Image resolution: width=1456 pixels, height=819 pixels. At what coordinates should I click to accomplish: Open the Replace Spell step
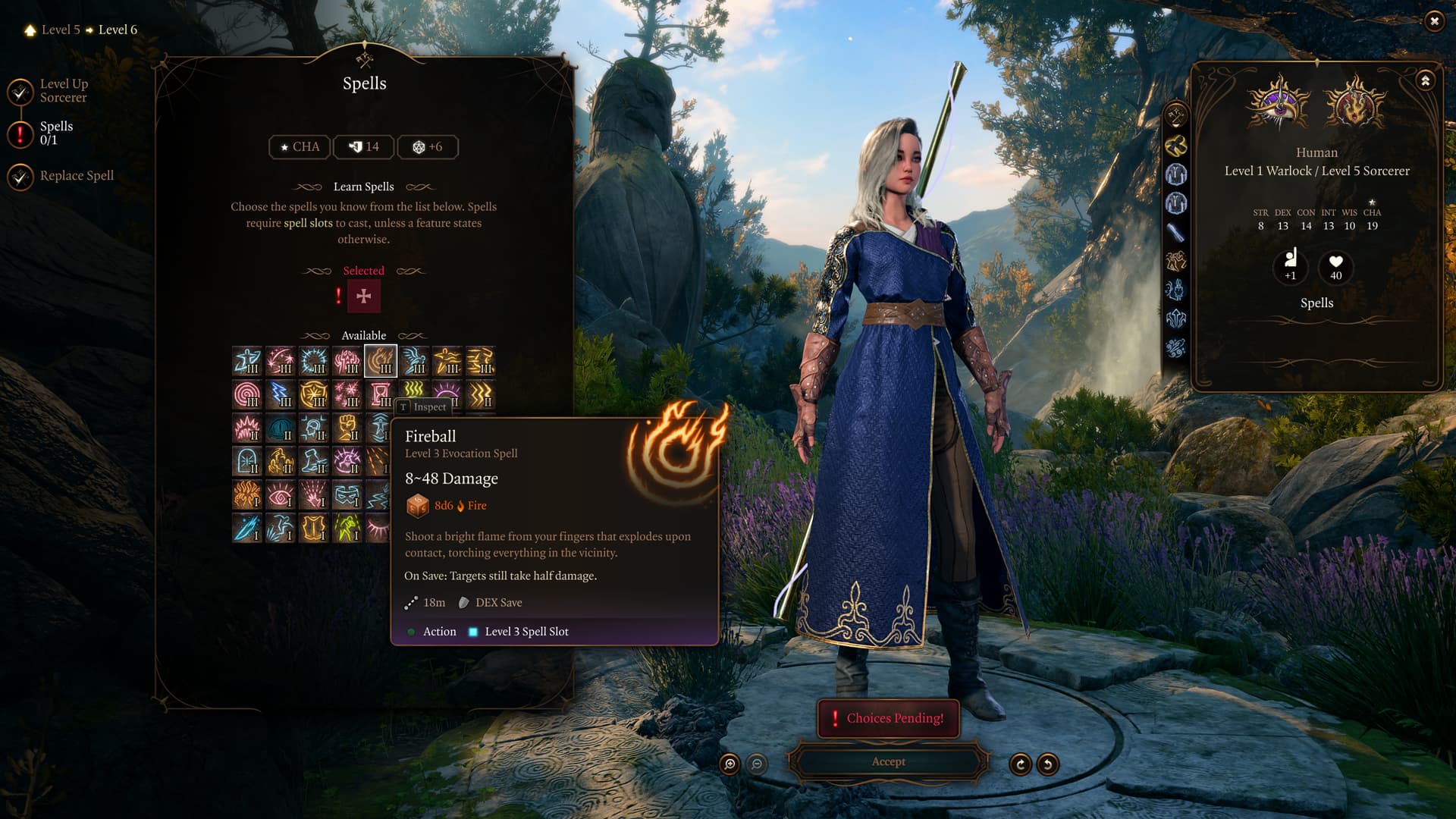[x=76, y=176]
